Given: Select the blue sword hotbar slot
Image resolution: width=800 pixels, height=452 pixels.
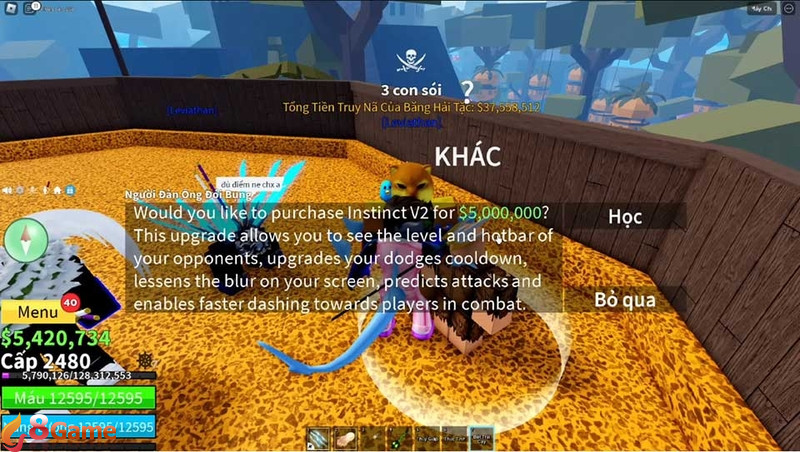Looking at the screenshot, I should tap(317, 437).
